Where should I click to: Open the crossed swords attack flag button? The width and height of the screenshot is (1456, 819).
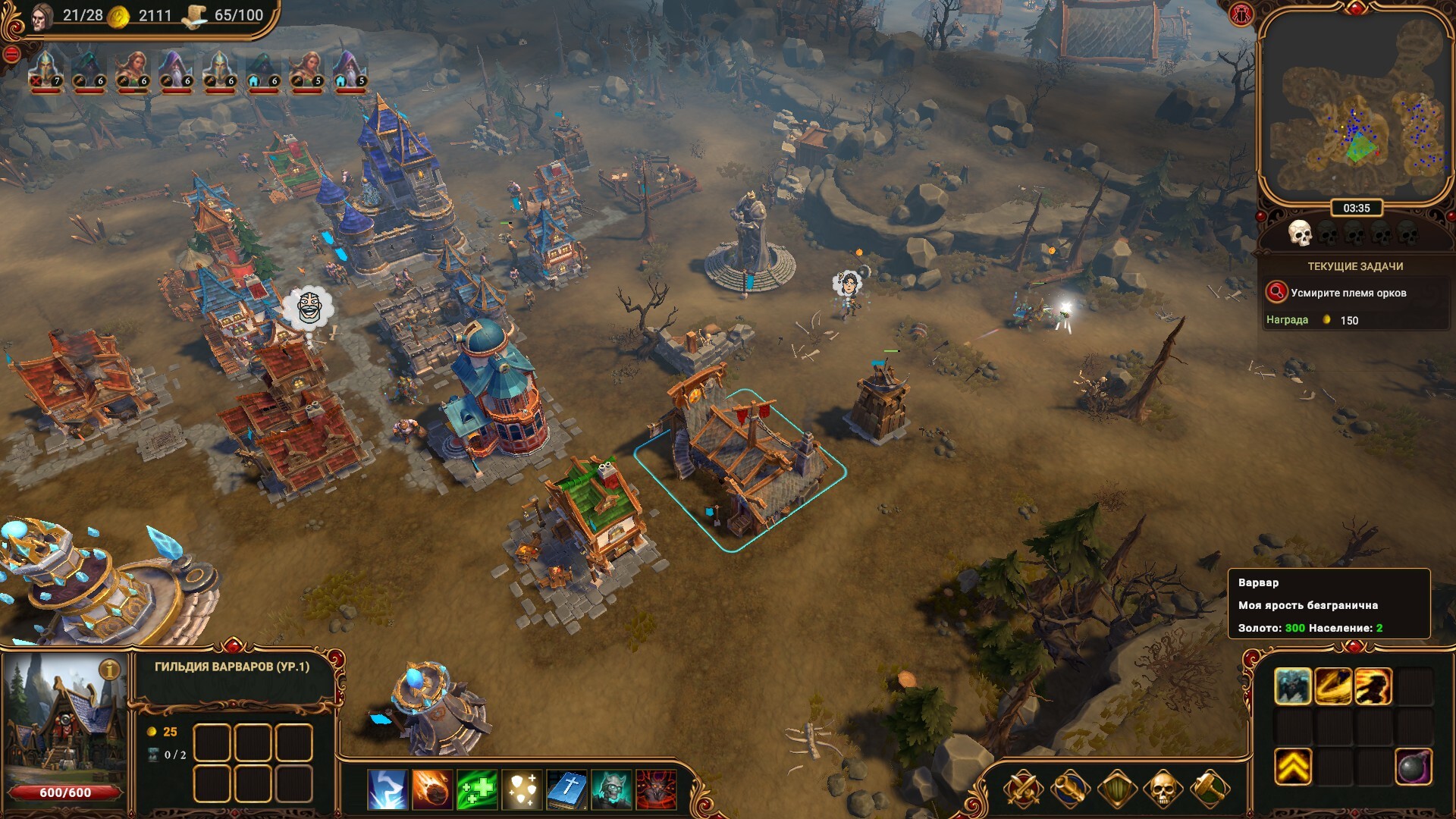pyautogui.click(x=1022, y=789)
